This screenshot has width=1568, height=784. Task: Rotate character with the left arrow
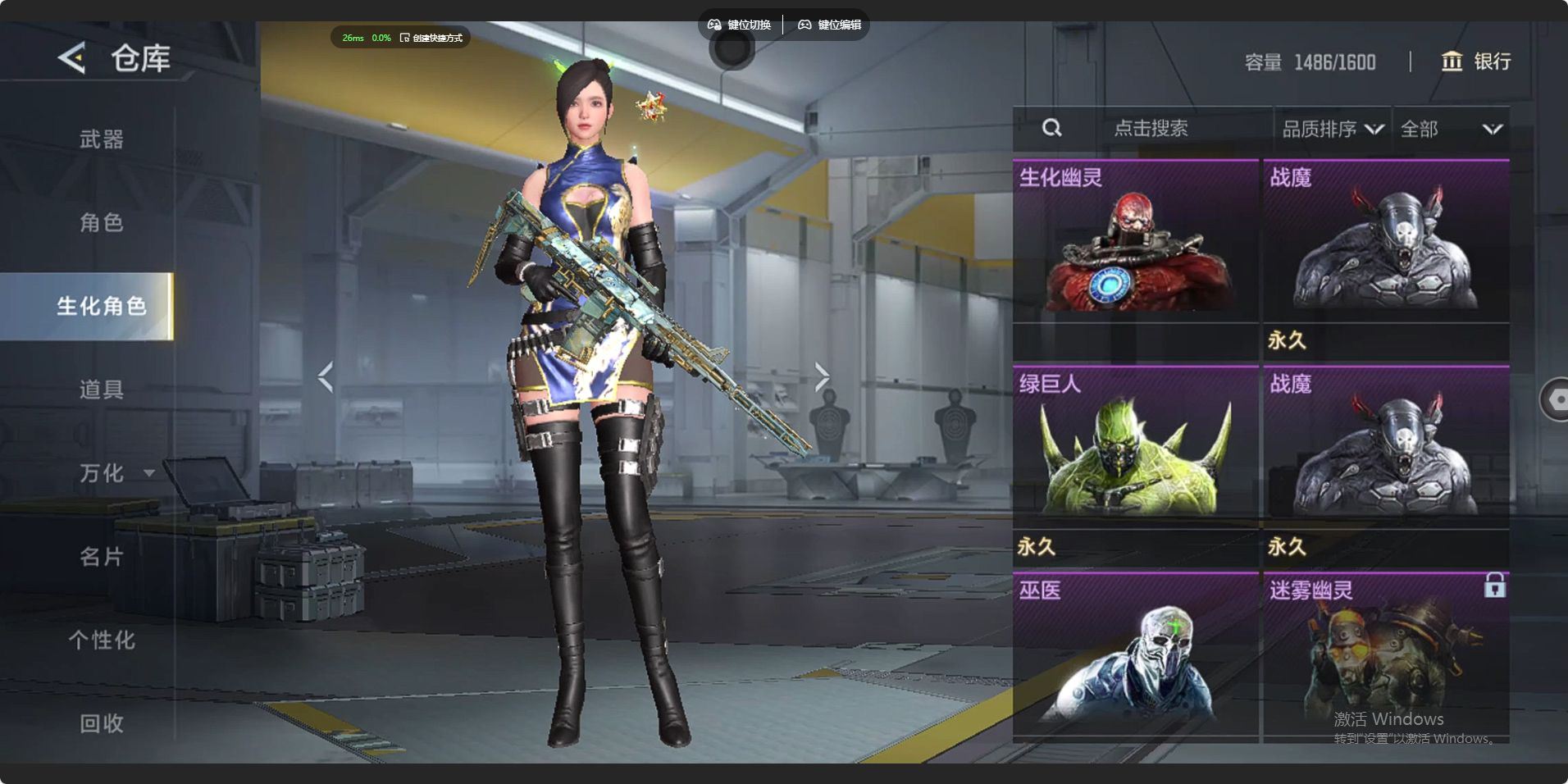[x=326, y=376]
